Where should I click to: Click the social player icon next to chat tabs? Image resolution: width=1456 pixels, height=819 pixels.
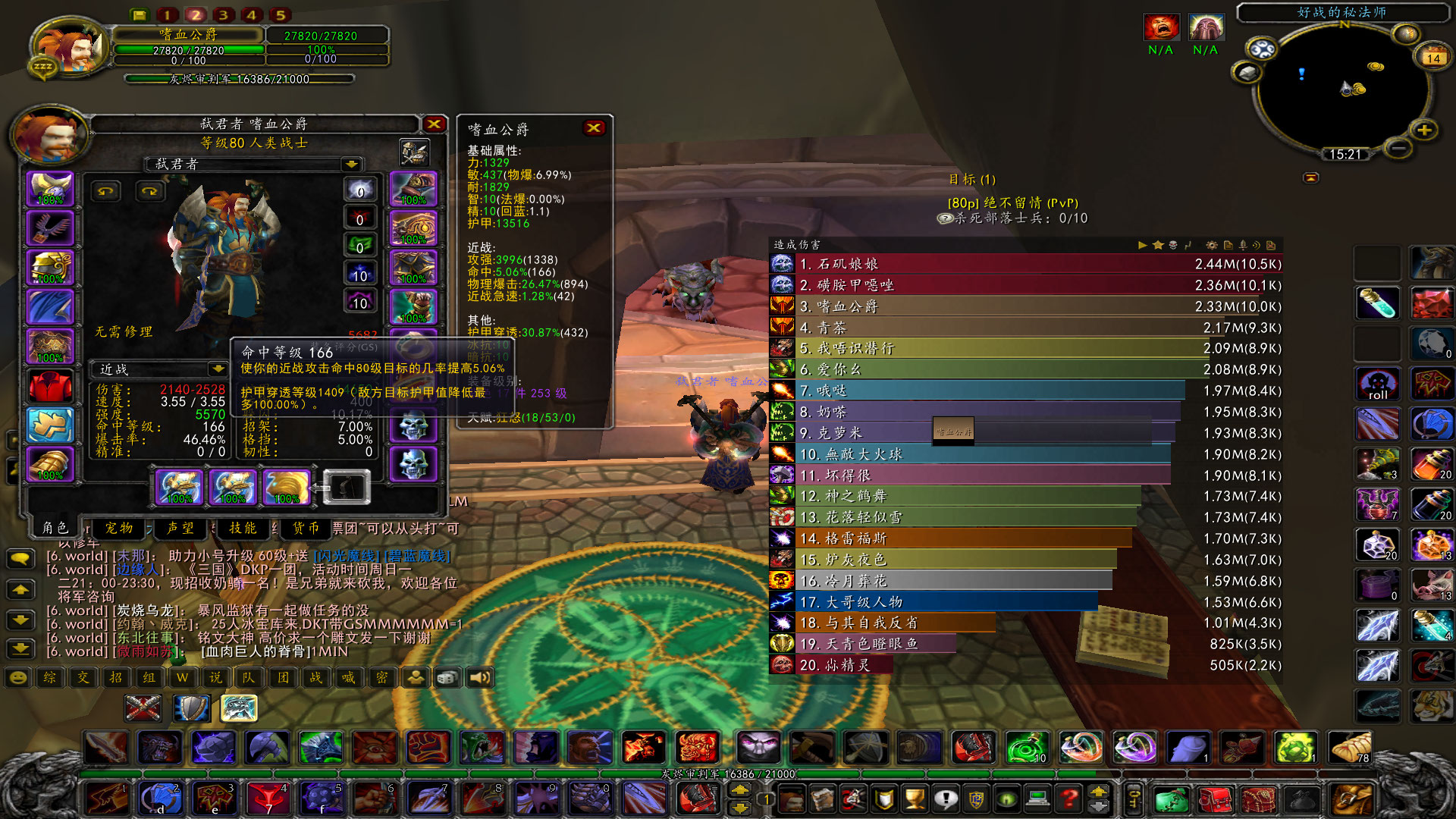[415, 678]
